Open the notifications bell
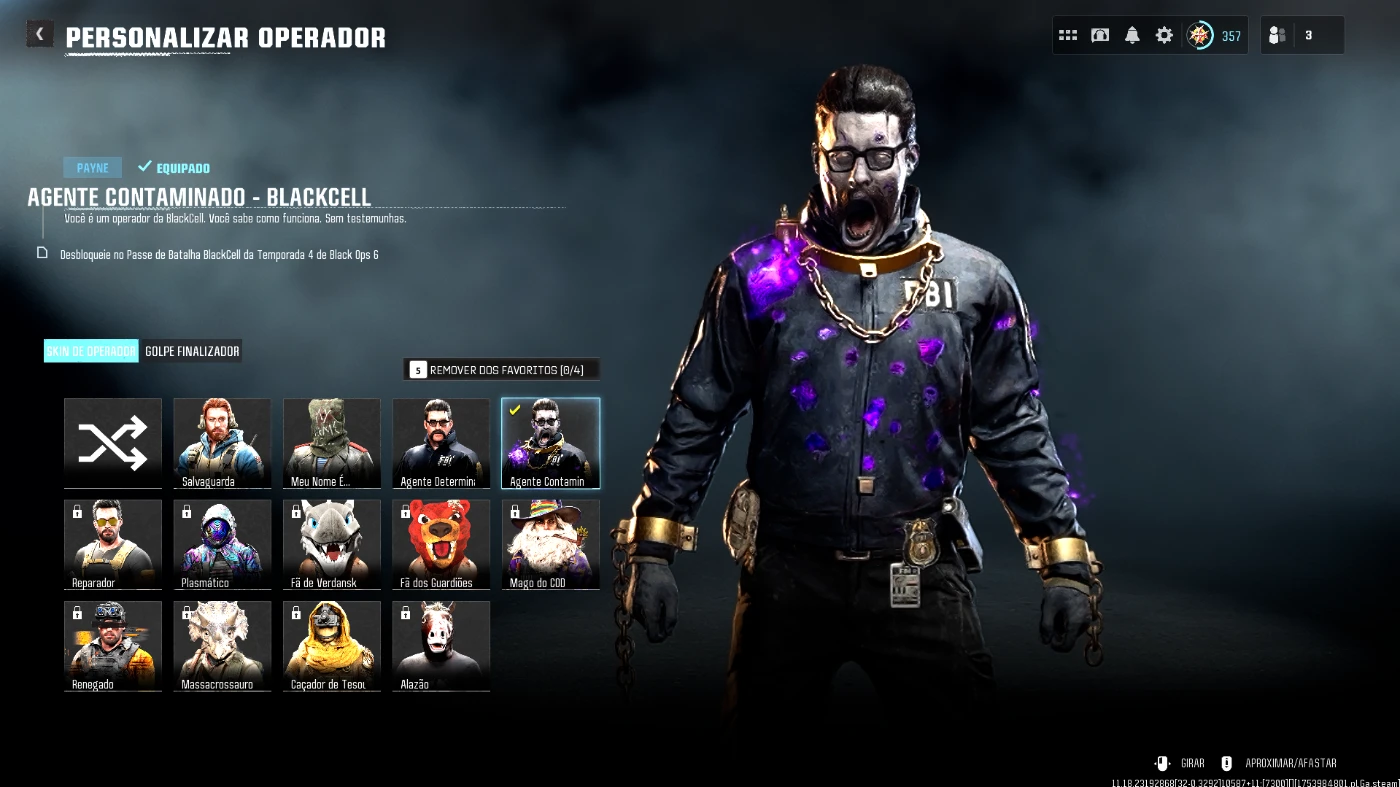 (1132, 36)
